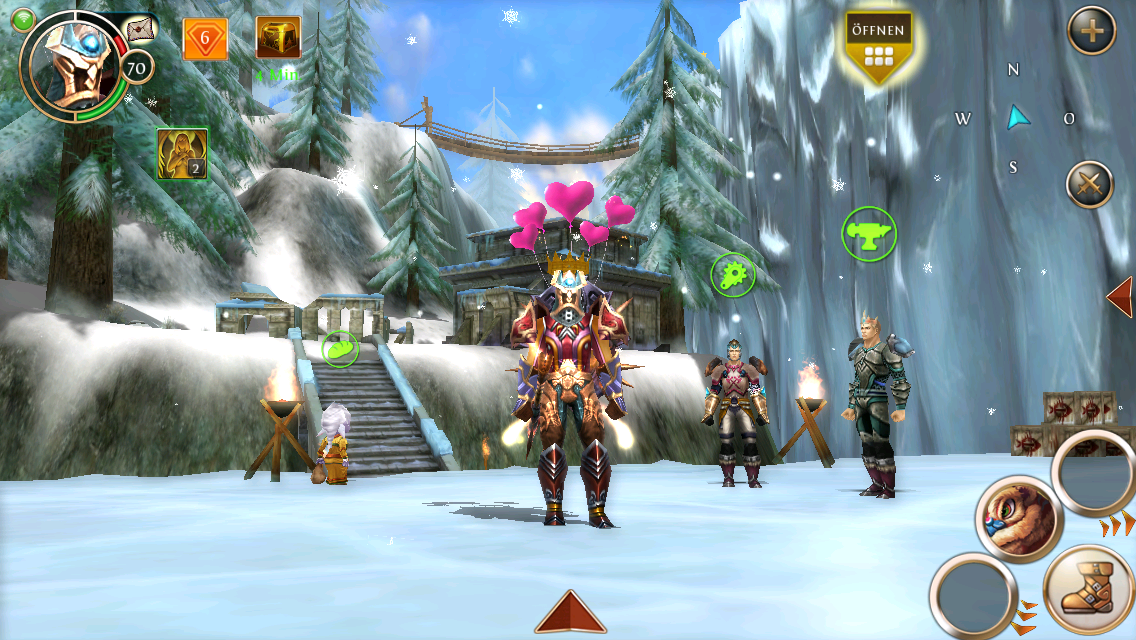
Task: Expand the red arrow side panel
Action: 1120,297
